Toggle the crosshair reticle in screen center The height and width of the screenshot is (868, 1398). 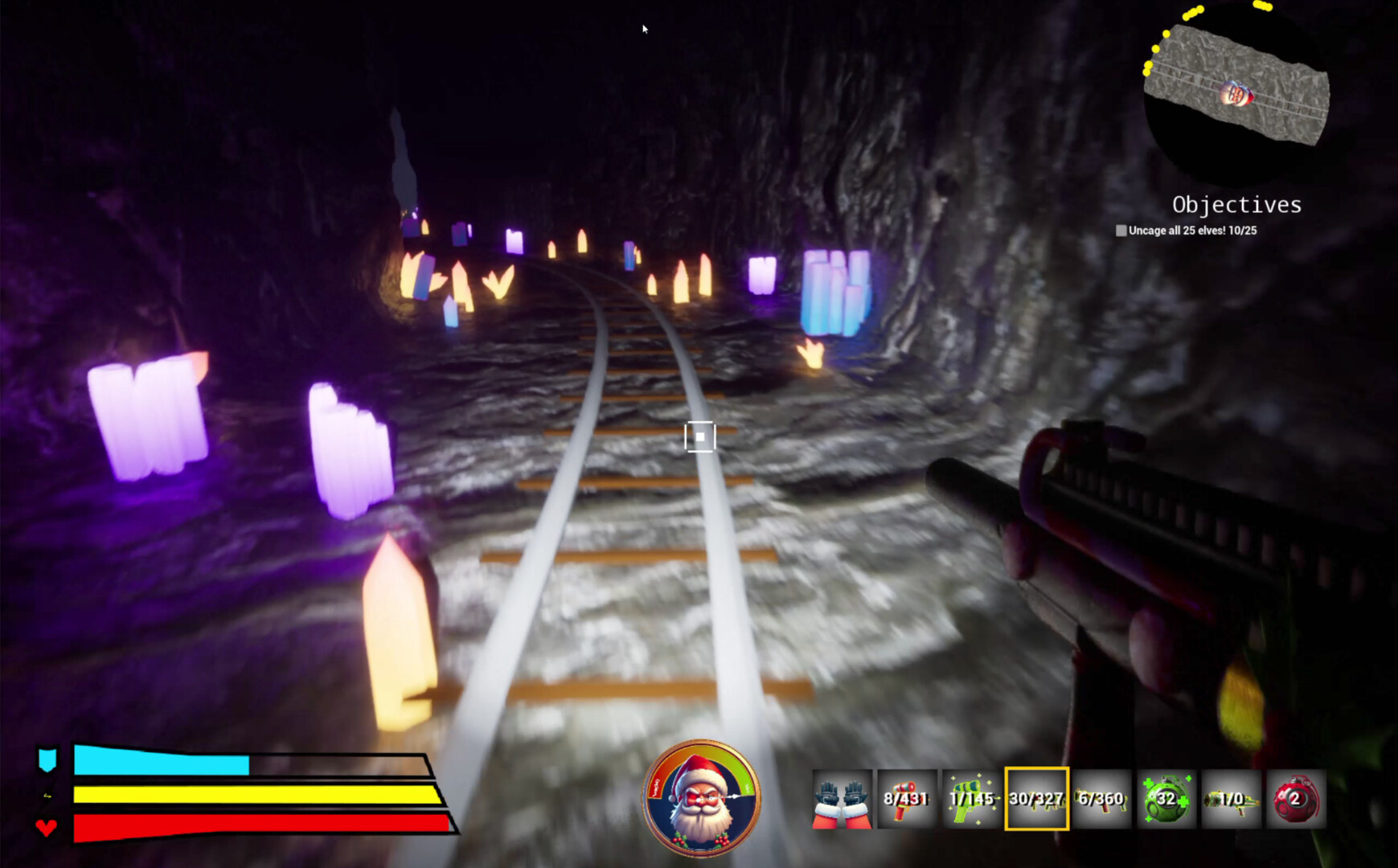[699, 436]
